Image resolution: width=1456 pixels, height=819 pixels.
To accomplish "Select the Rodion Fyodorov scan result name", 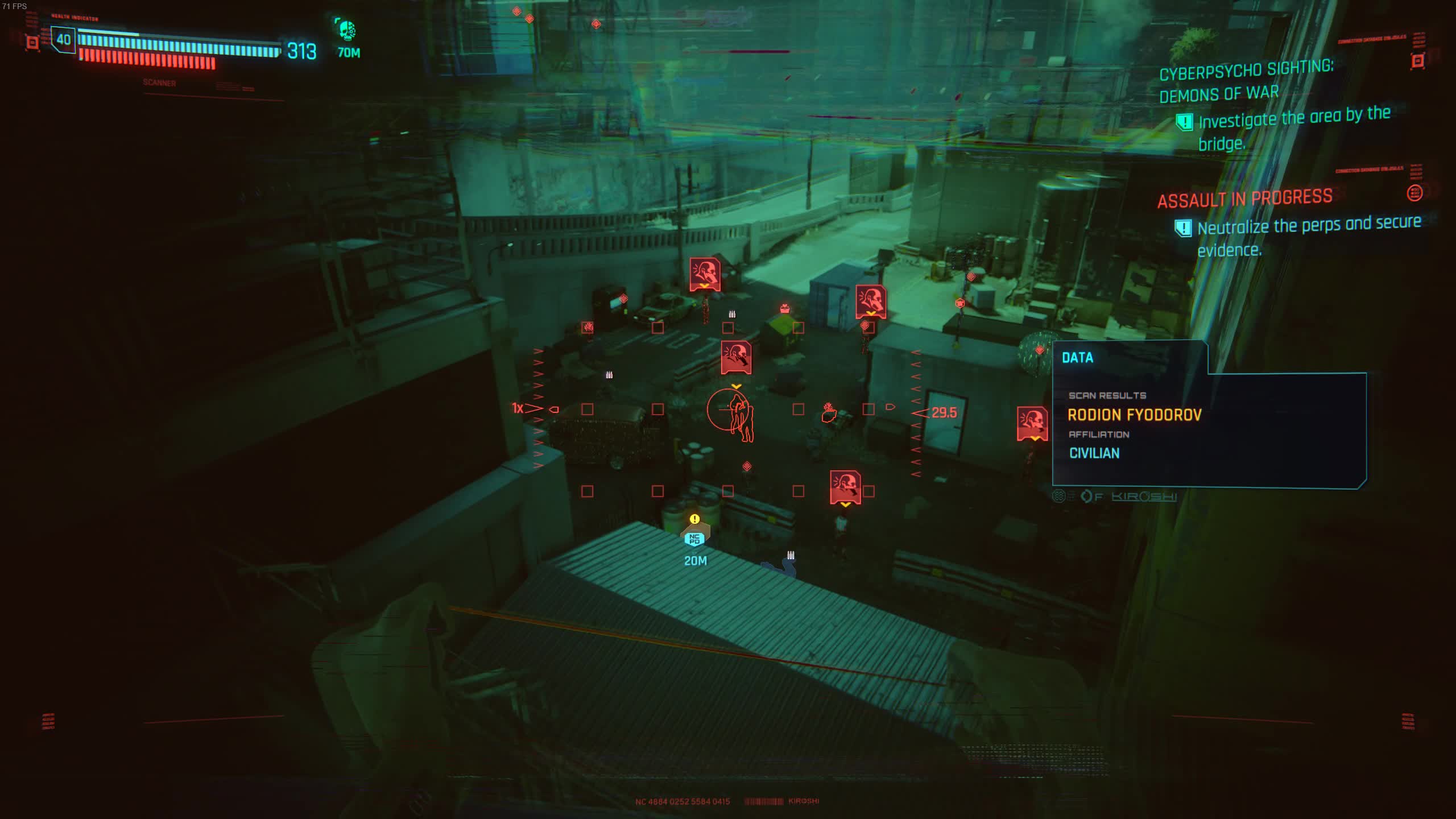I will click(1134, 415).
